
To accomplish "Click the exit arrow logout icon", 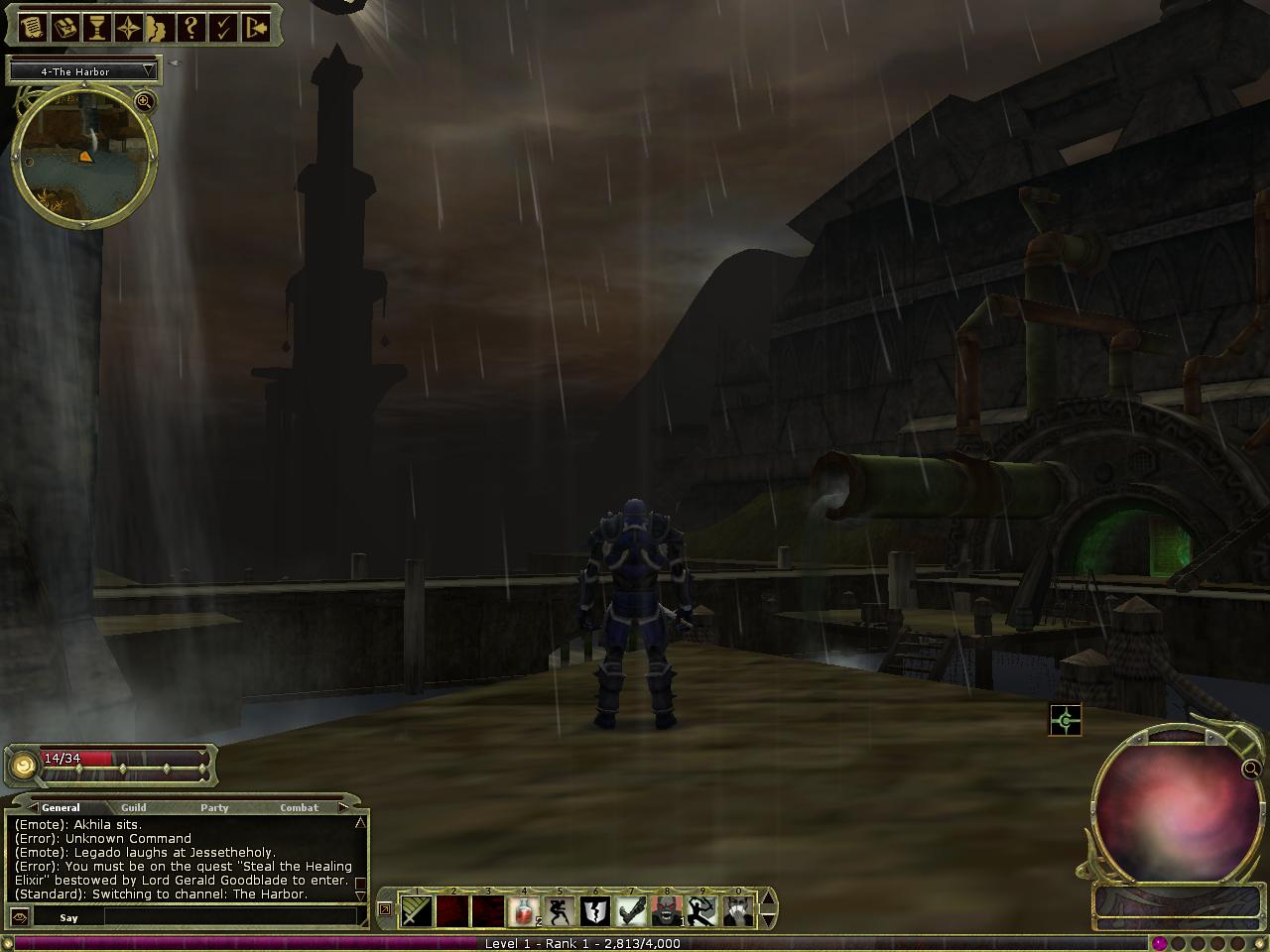I will tap(256, 27).
